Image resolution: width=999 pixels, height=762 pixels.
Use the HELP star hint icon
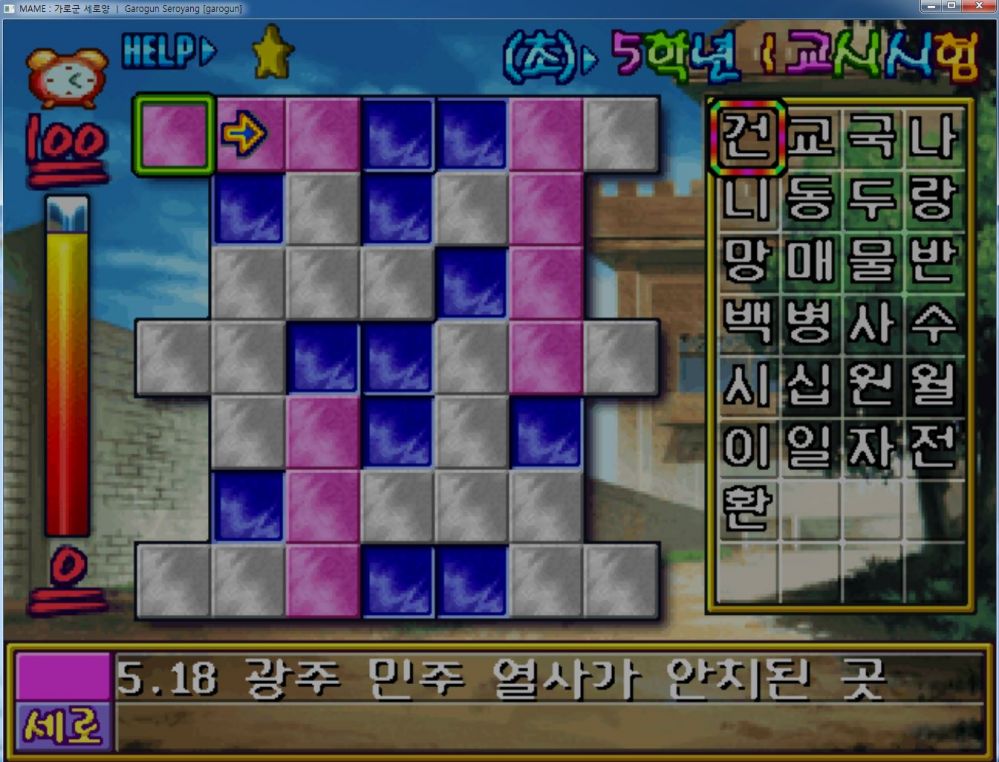pyautogui.click(x=271, y=52)
